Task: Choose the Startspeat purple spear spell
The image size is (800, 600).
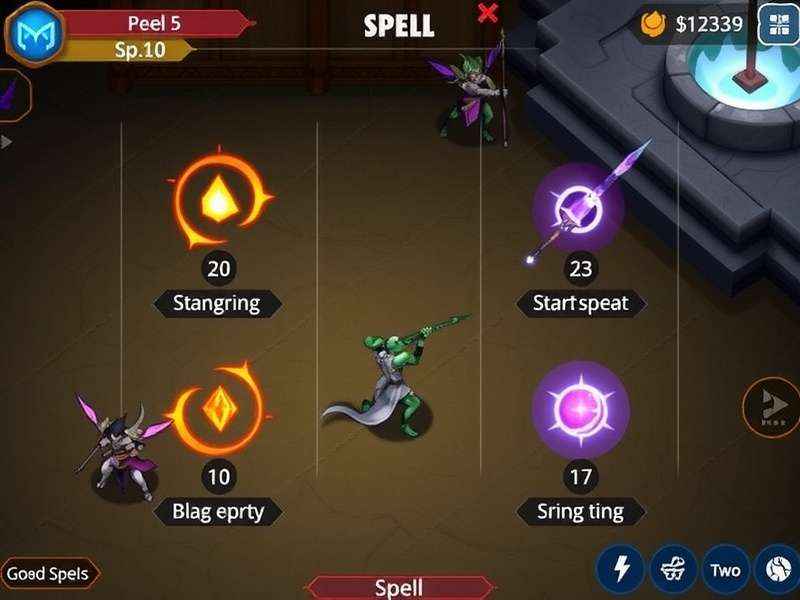Action: [578, 209]
